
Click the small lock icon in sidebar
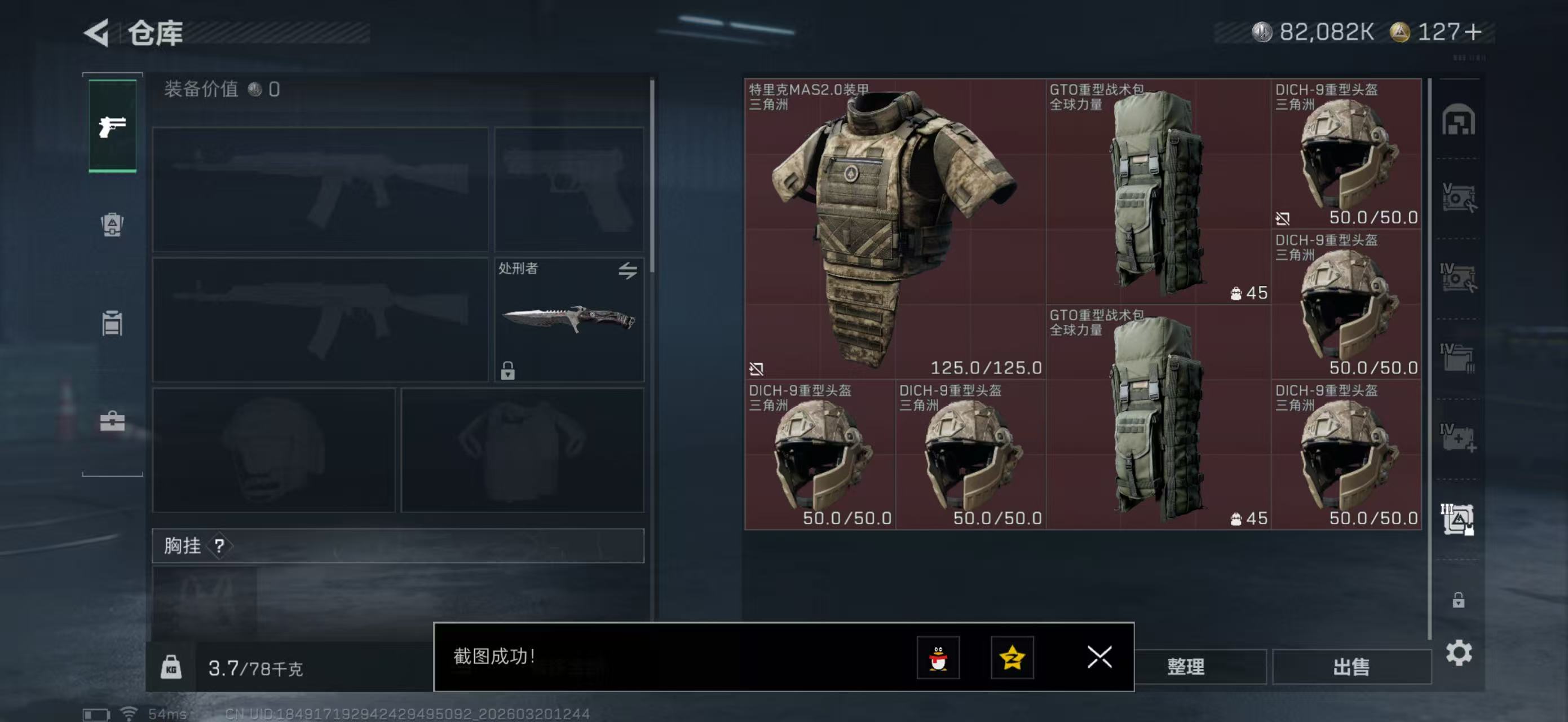click(1459, 600)
